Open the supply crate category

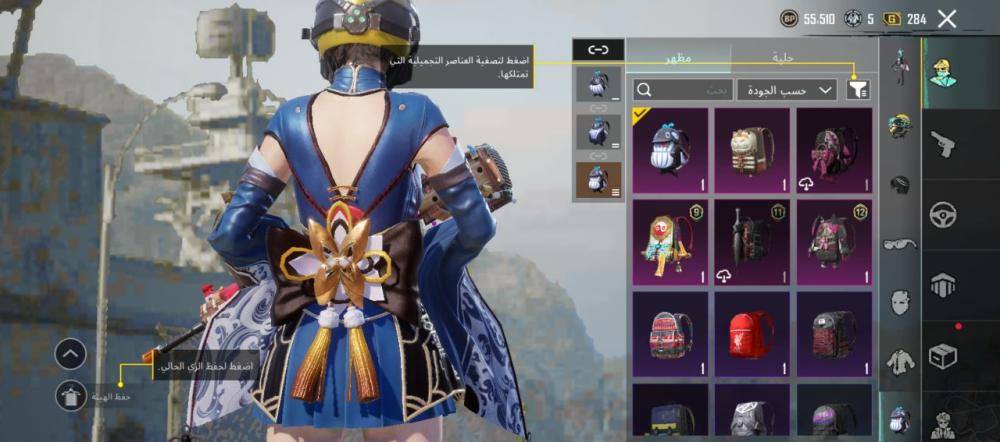pyautogui.click(x=942, y=355)
